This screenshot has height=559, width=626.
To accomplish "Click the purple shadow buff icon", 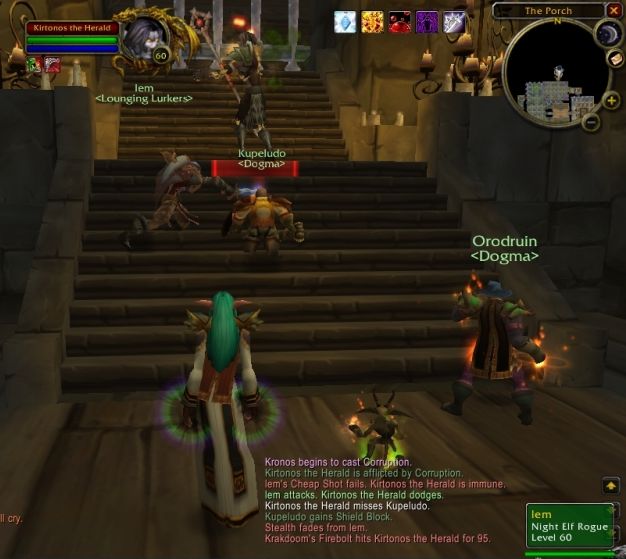I will tap(427, 22).
